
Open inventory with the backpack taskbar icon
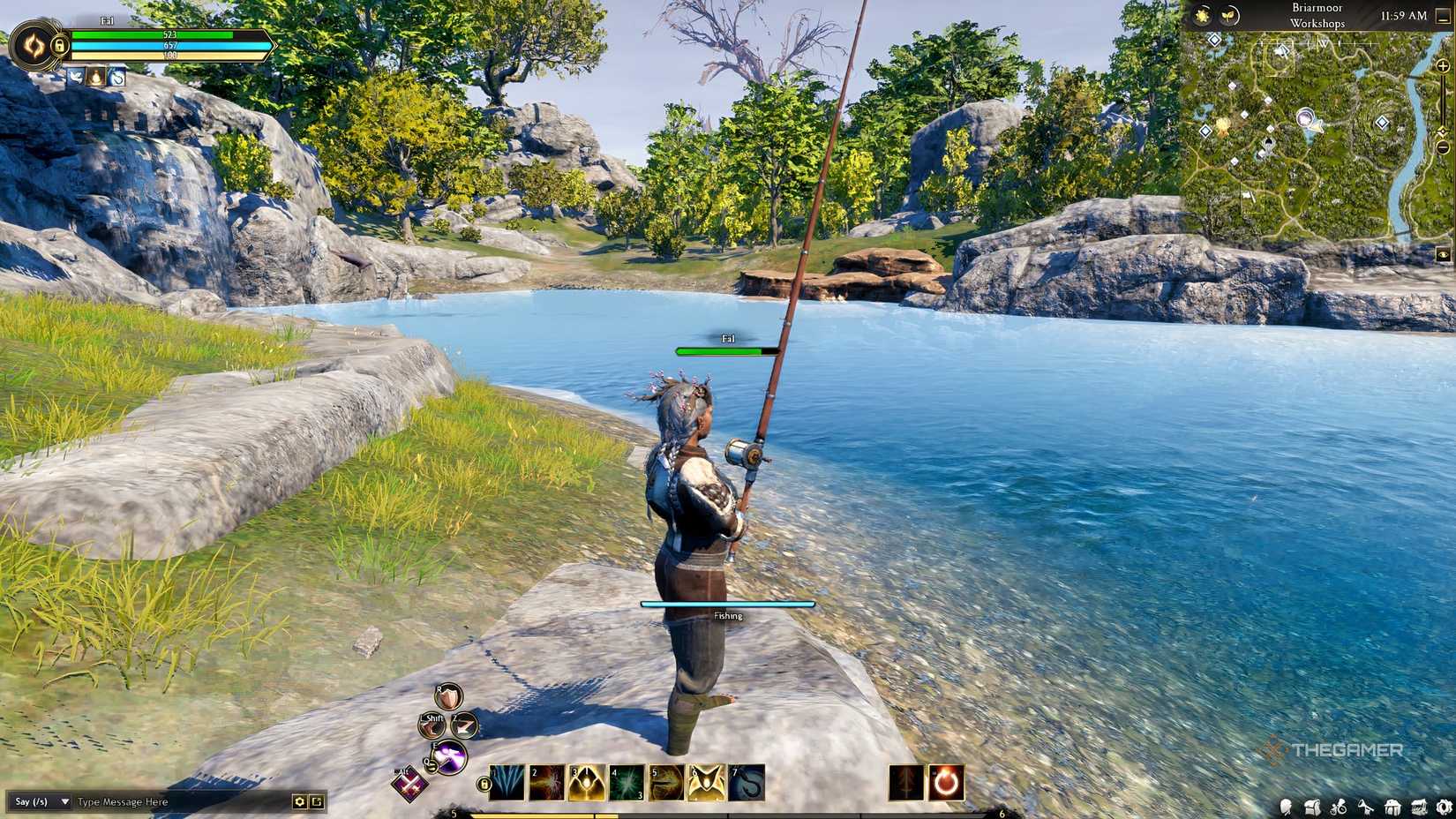1312,806
